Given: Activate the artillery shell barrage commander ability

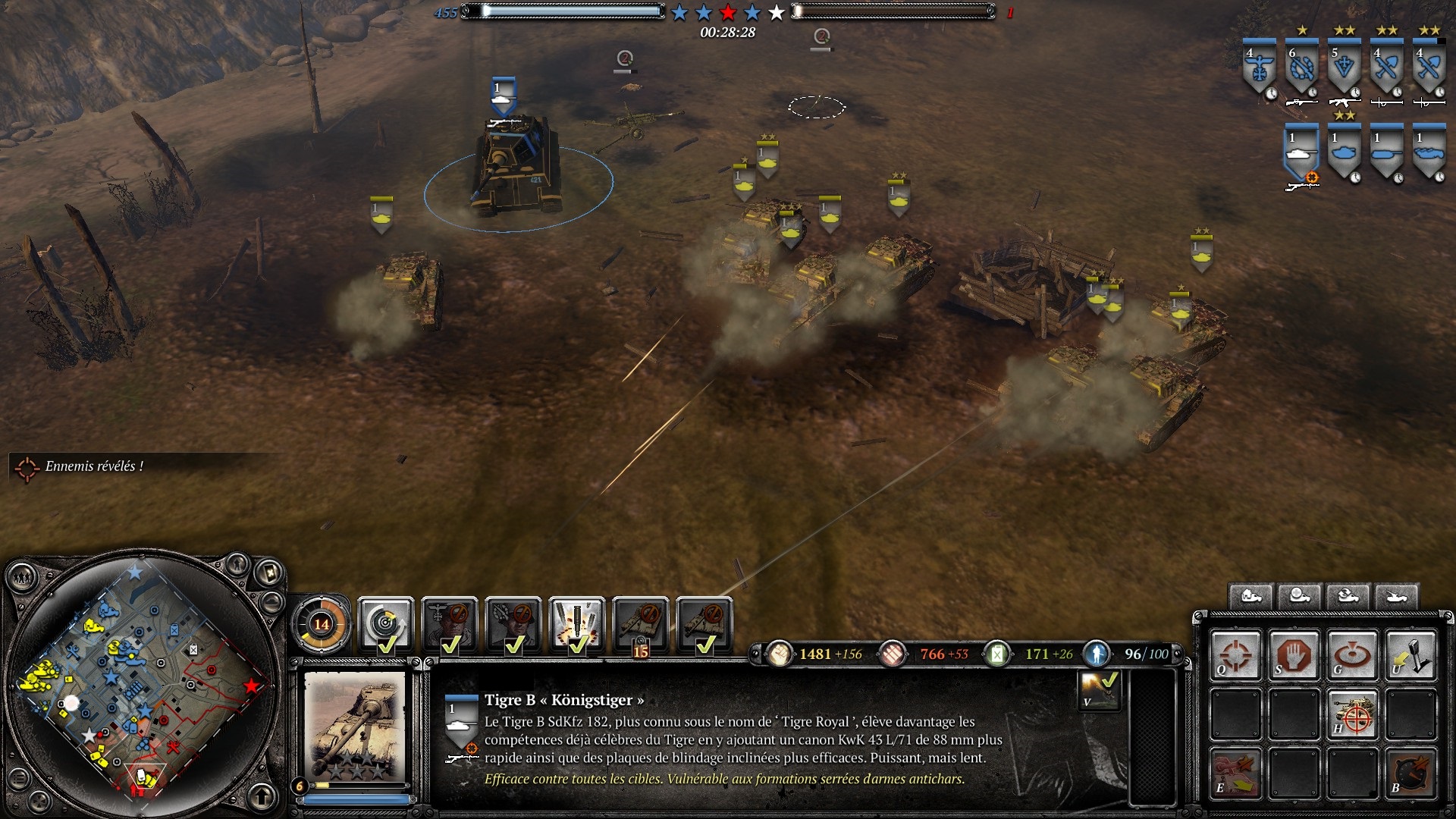Looking at the screenshot, I should [x=577, y=625].
